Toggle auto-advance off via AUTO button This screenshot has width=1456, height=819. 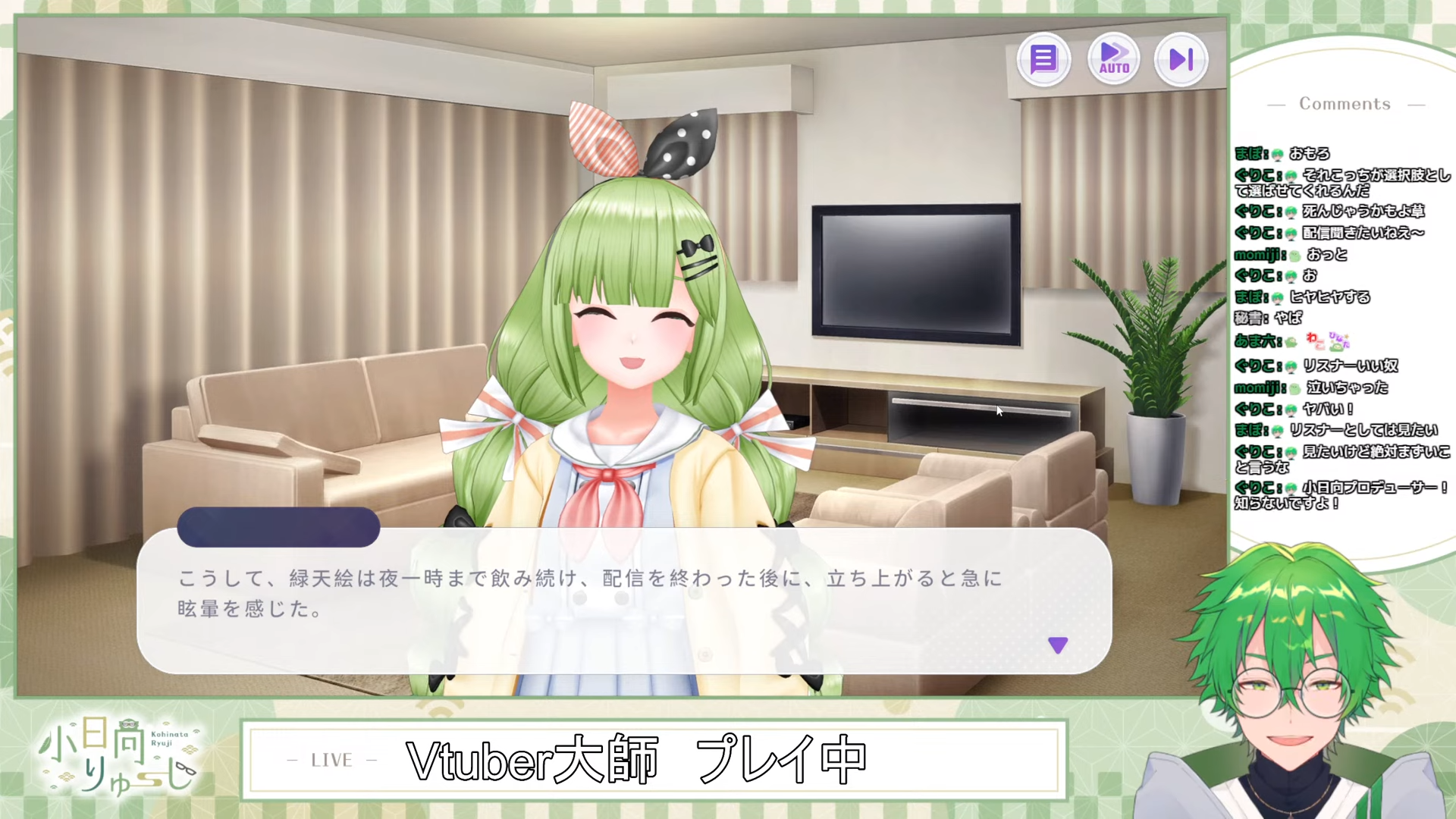1113,58
